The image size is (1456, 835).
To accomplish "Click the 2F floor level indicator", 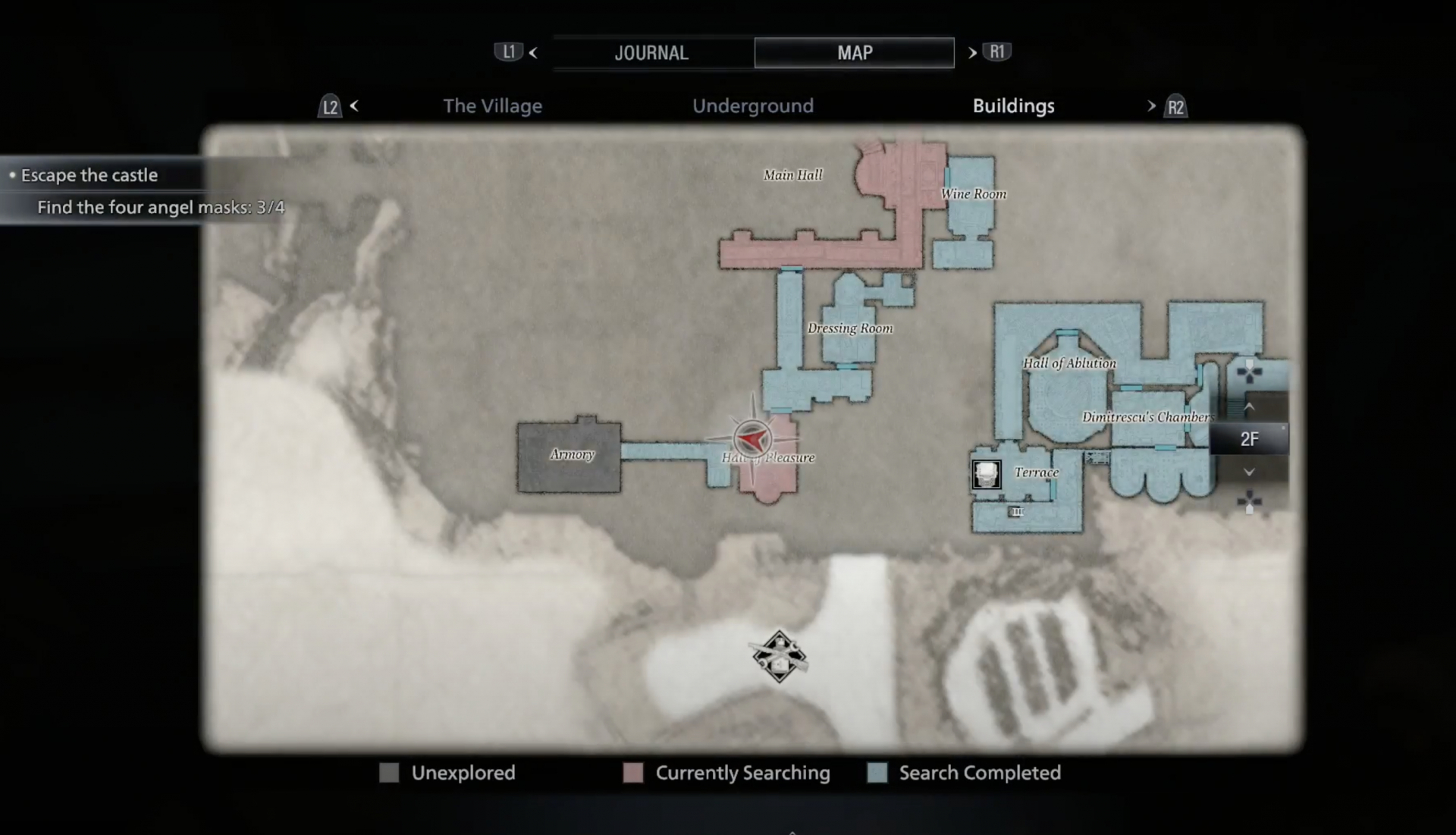I will (x=1250, y=438).
